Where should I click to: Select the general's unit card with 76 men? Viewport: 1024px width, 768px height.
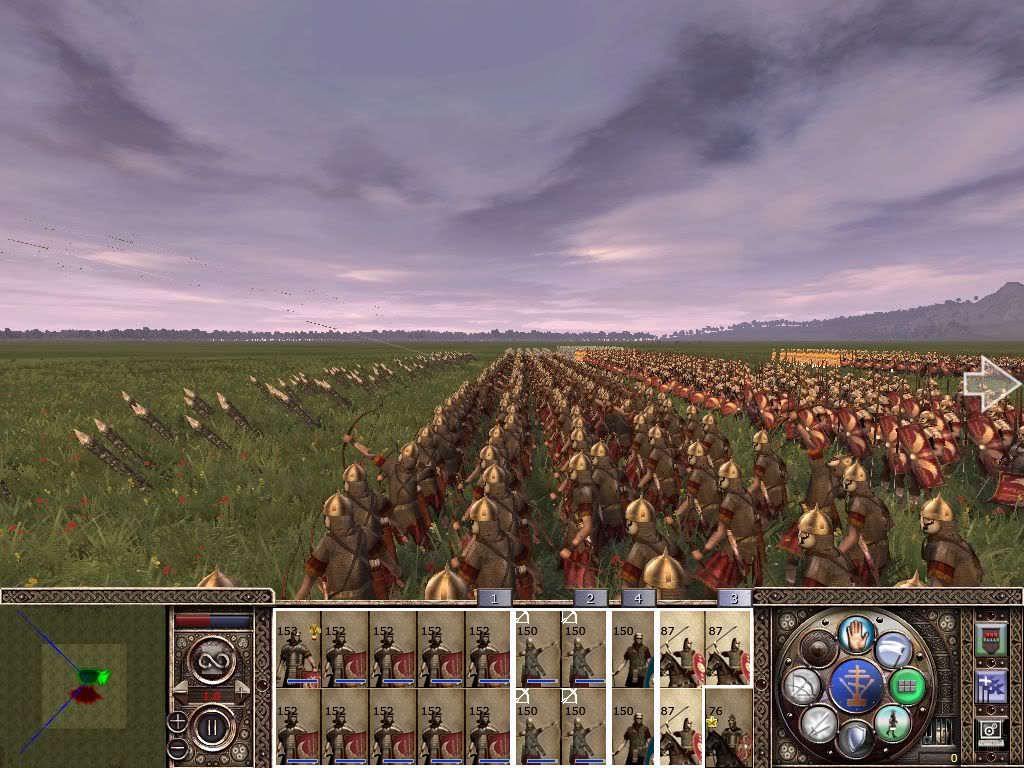728,727
